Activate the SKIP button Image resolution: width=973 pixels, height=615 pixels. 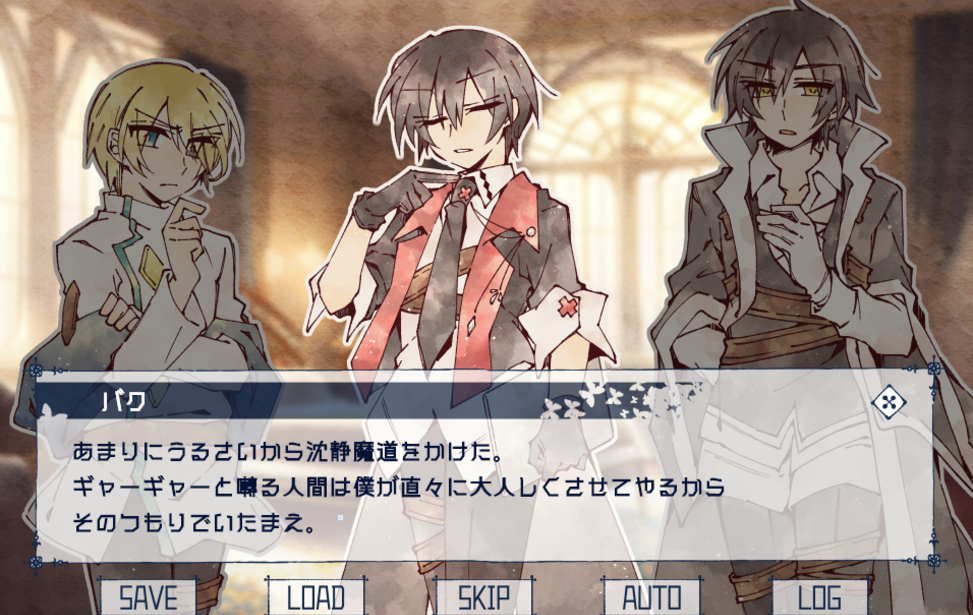[484, 597]
